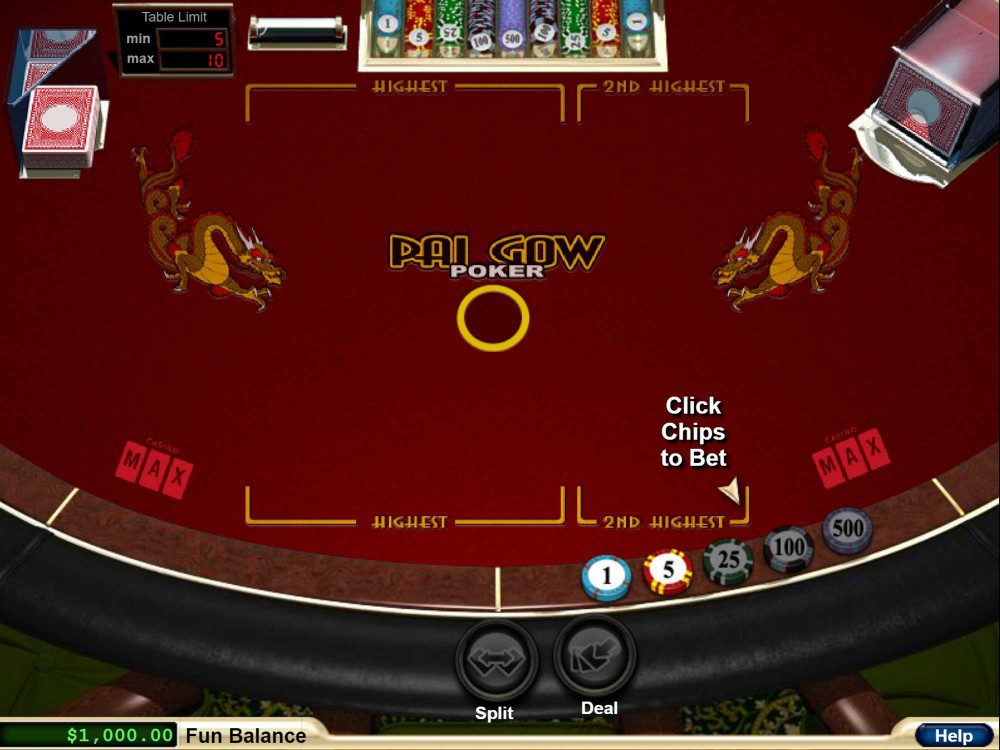Choose the green 25 chip

[x=728, y=560]
